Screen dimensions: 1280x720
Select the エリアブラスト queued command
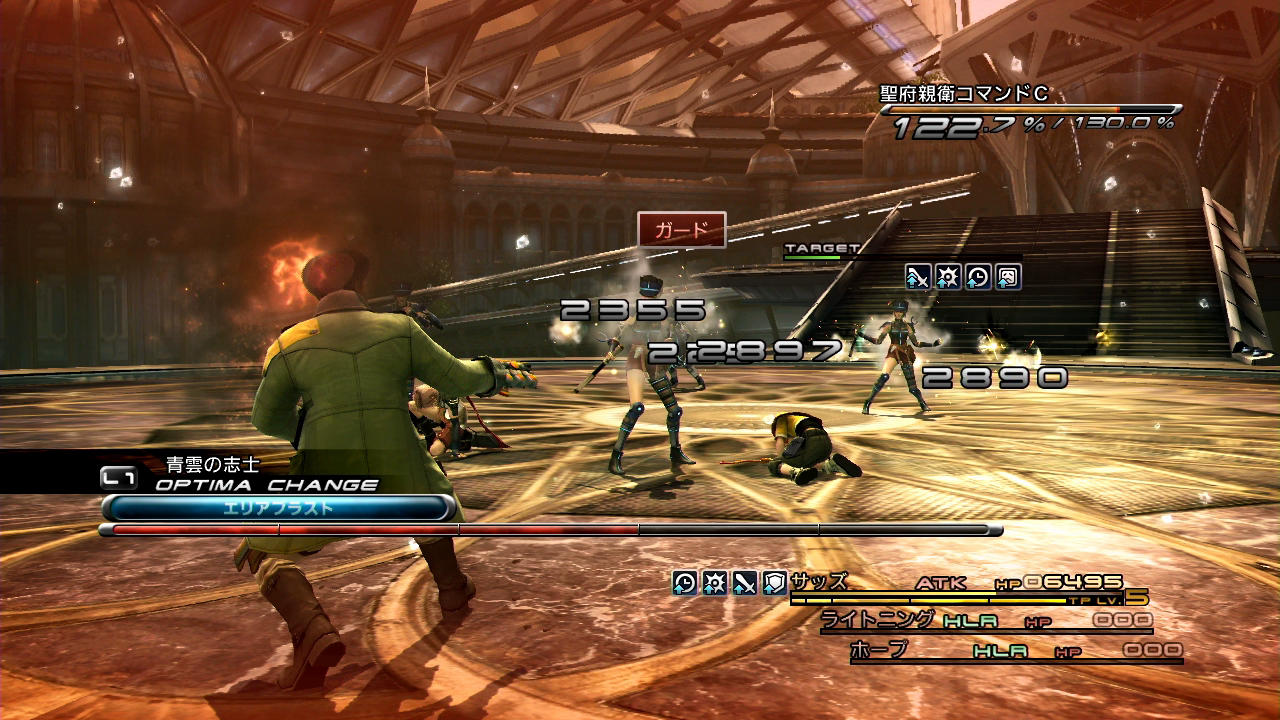278,508
